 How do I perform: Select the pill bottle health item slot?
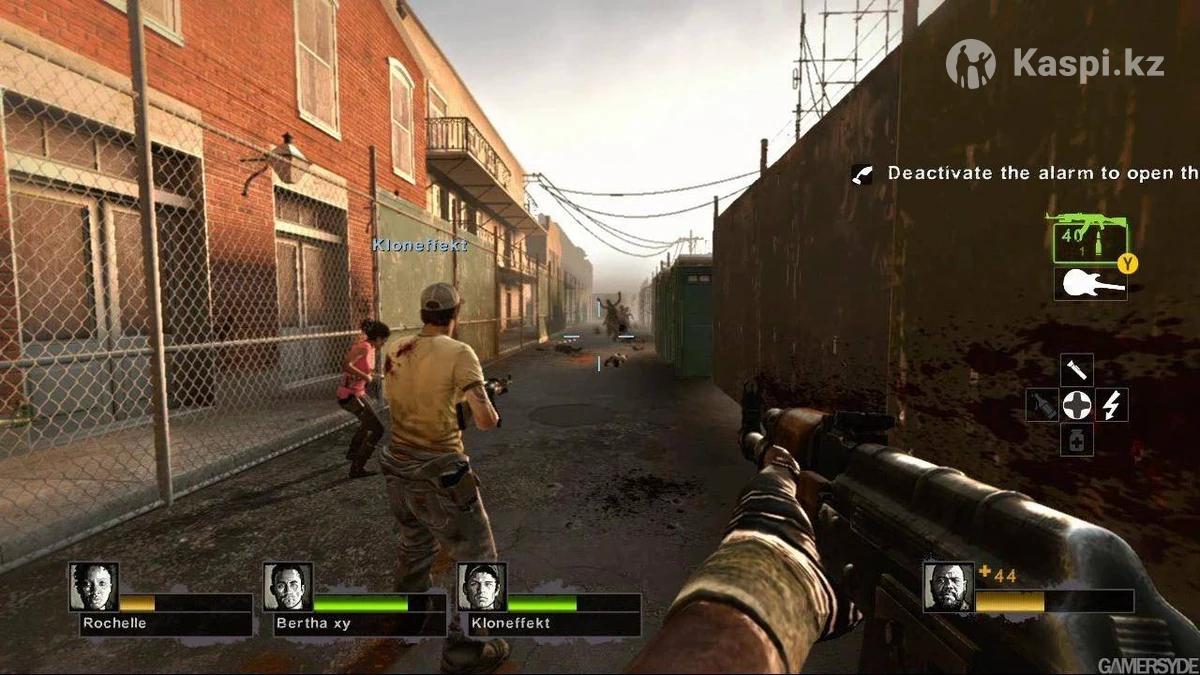(x=1077, y=440)
